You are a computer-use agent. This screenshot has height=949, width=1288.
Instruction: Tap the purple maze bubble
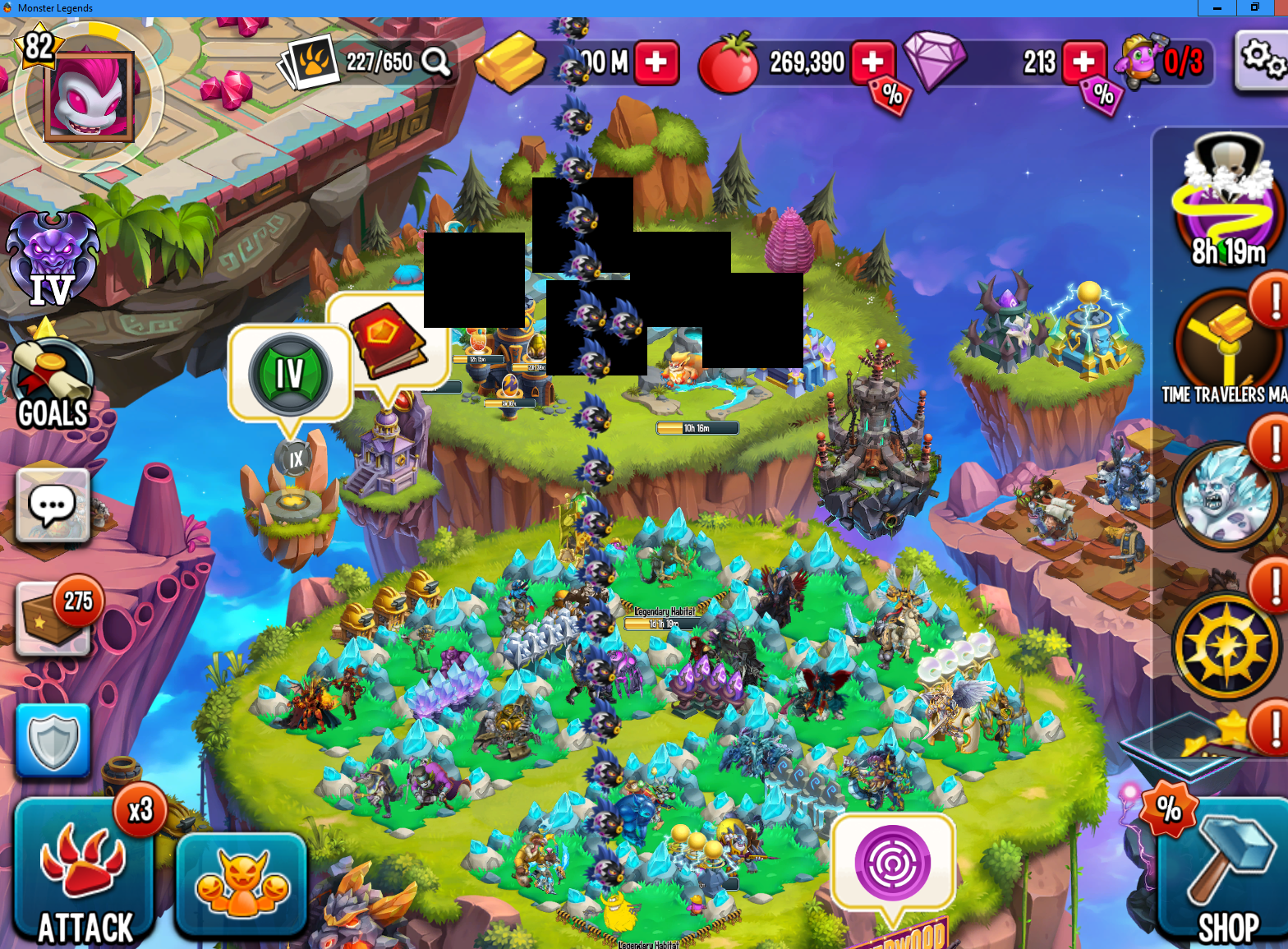click(x=892, y=862)
